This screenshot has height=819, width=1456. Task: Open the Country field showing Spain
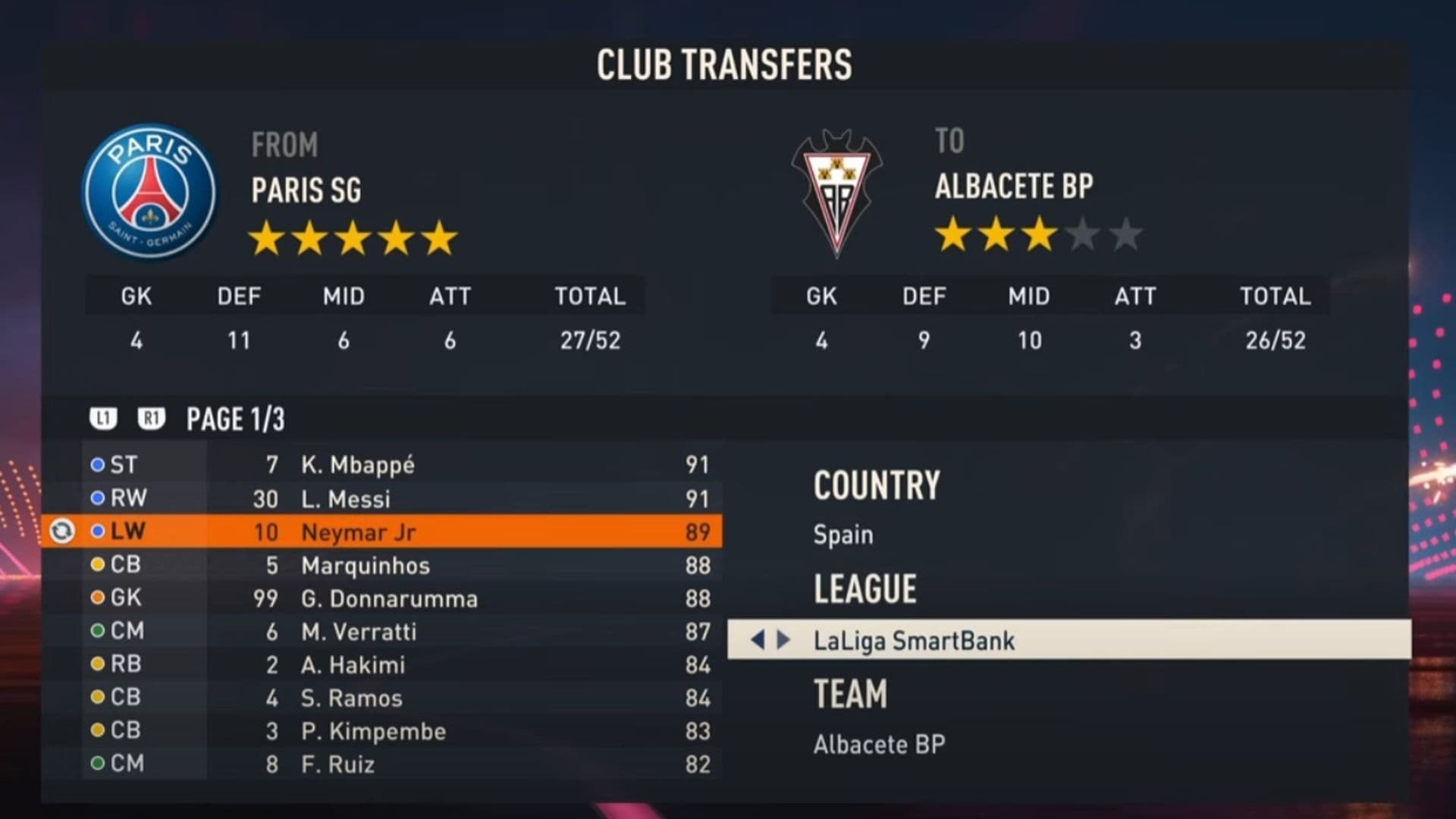tap(843, 535)
